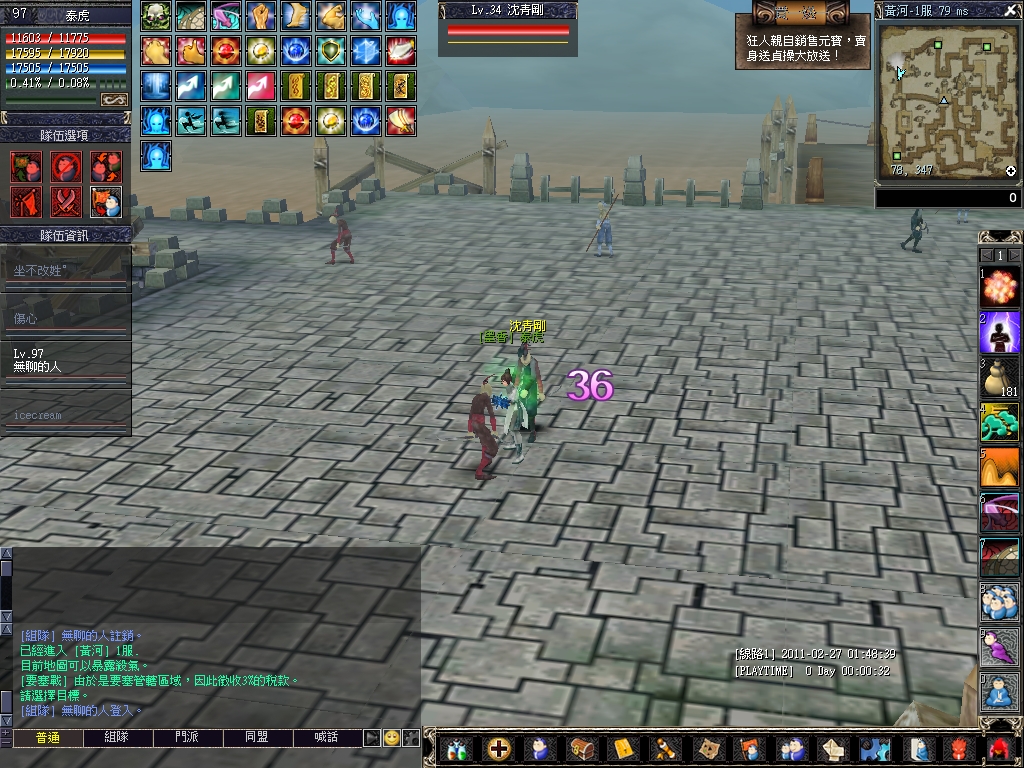Click the potion bottles icon in bottom bar
1024x768 pixels.
457,748
